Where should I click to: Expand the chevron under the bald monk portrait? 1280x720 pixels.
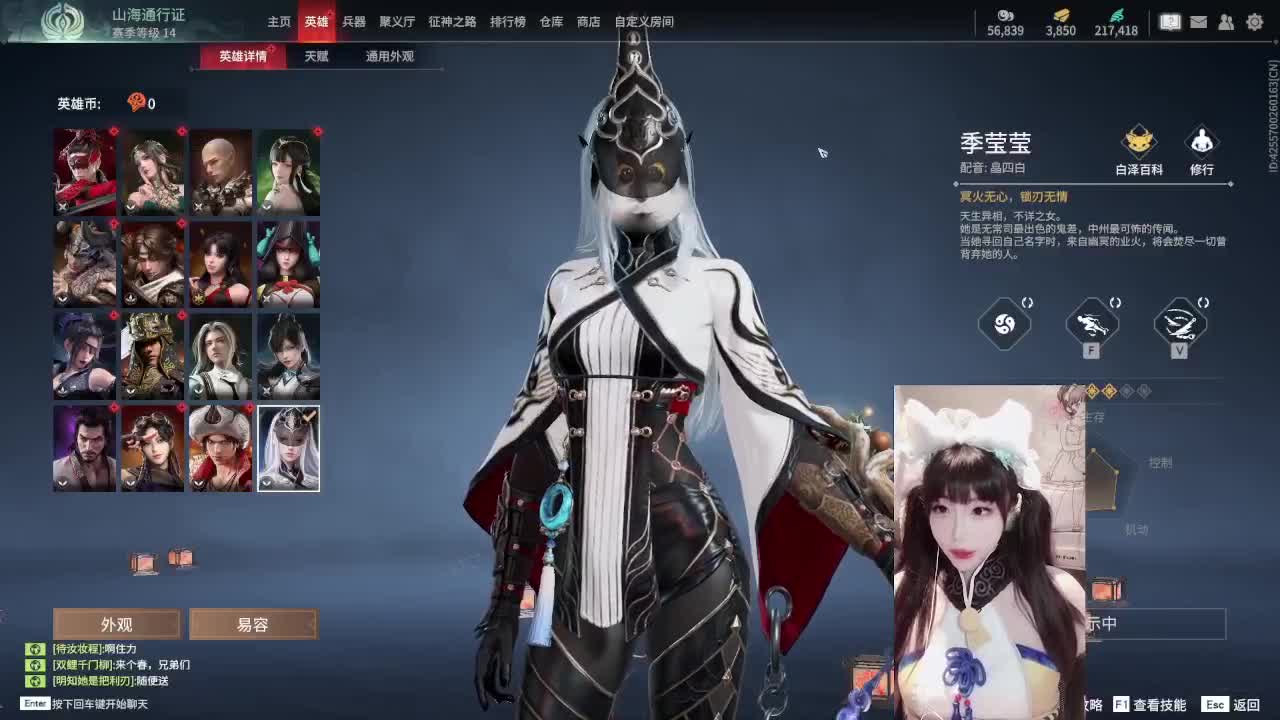tap(196, 208)
